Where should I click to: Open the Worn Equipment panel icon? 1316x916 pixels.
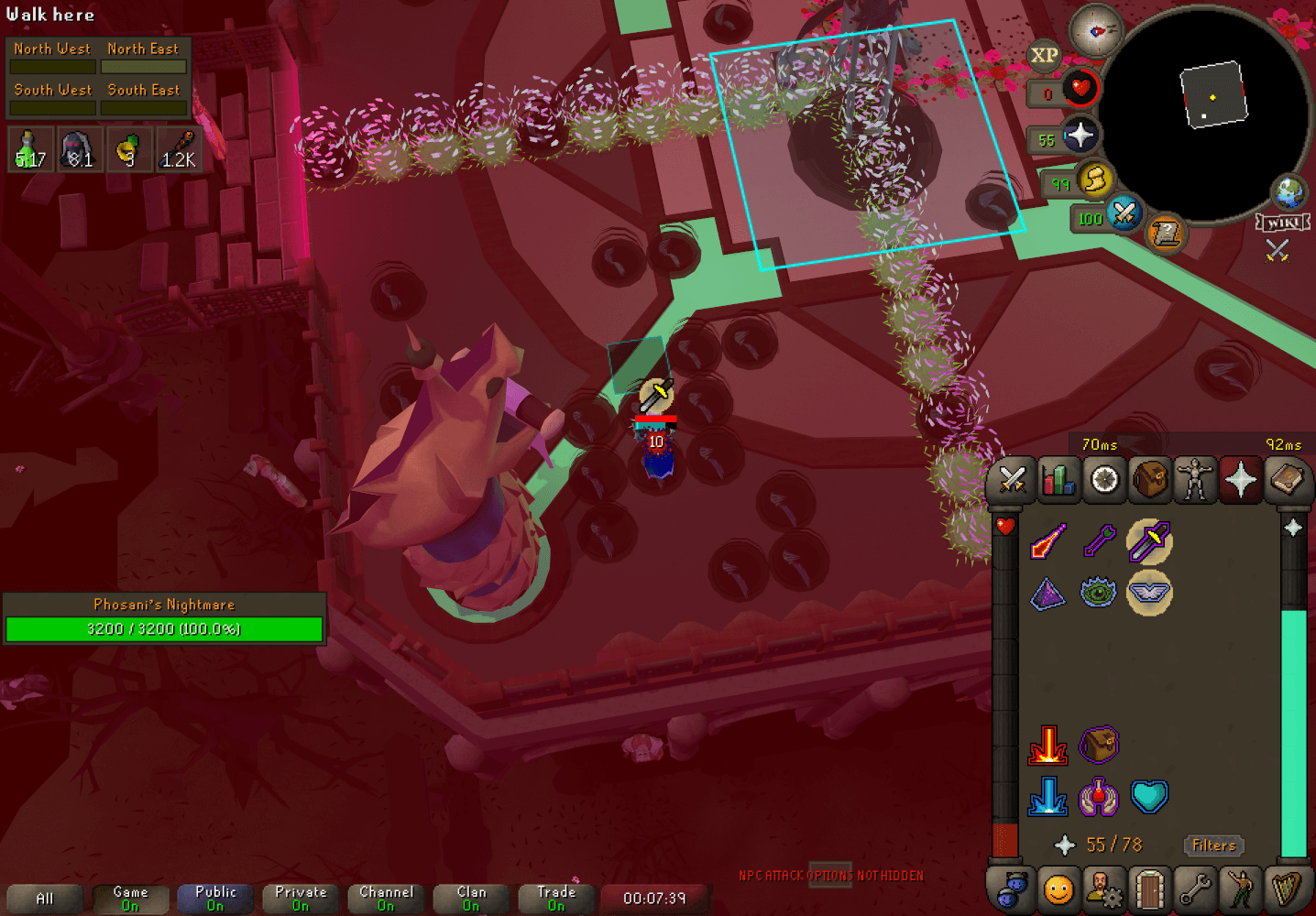click(x=1196, y=479)
